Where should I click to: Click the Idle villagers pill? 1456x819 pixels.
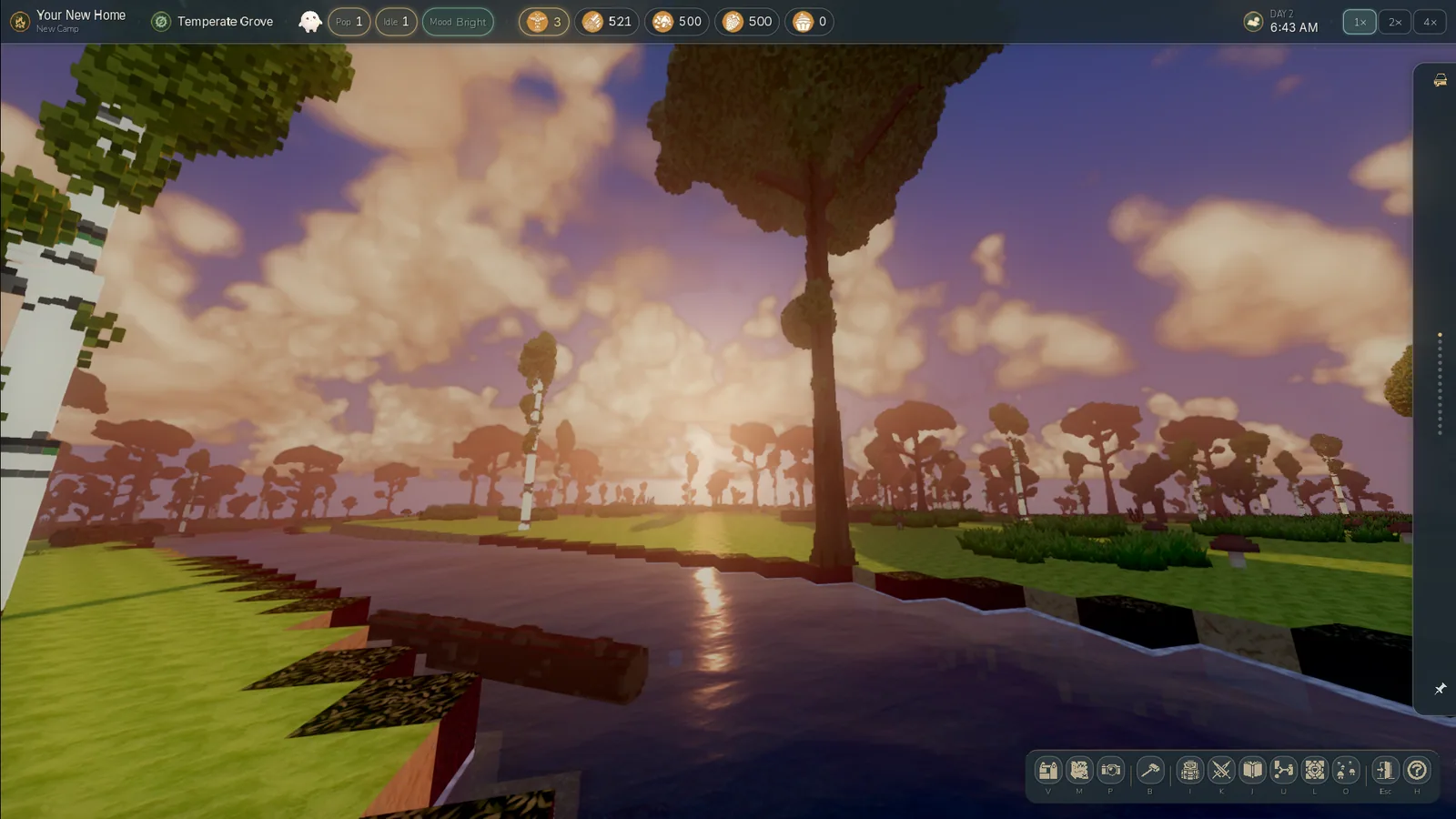(x=396, y=22)
